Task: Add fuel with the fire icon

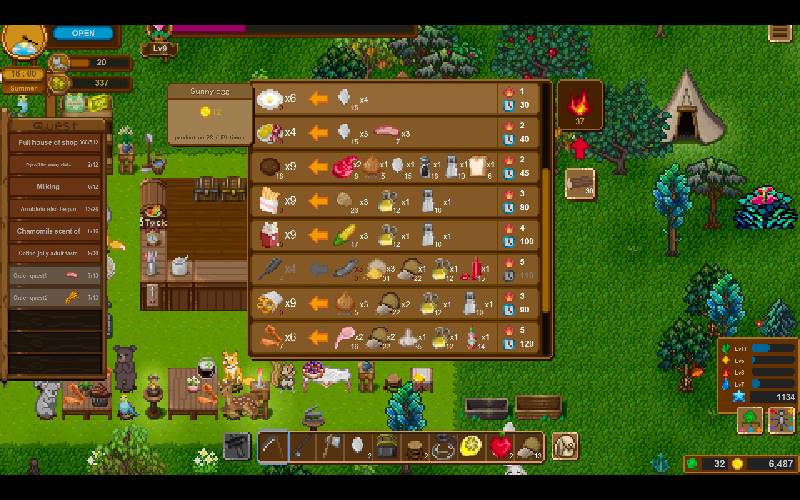Action: point(579,105)
